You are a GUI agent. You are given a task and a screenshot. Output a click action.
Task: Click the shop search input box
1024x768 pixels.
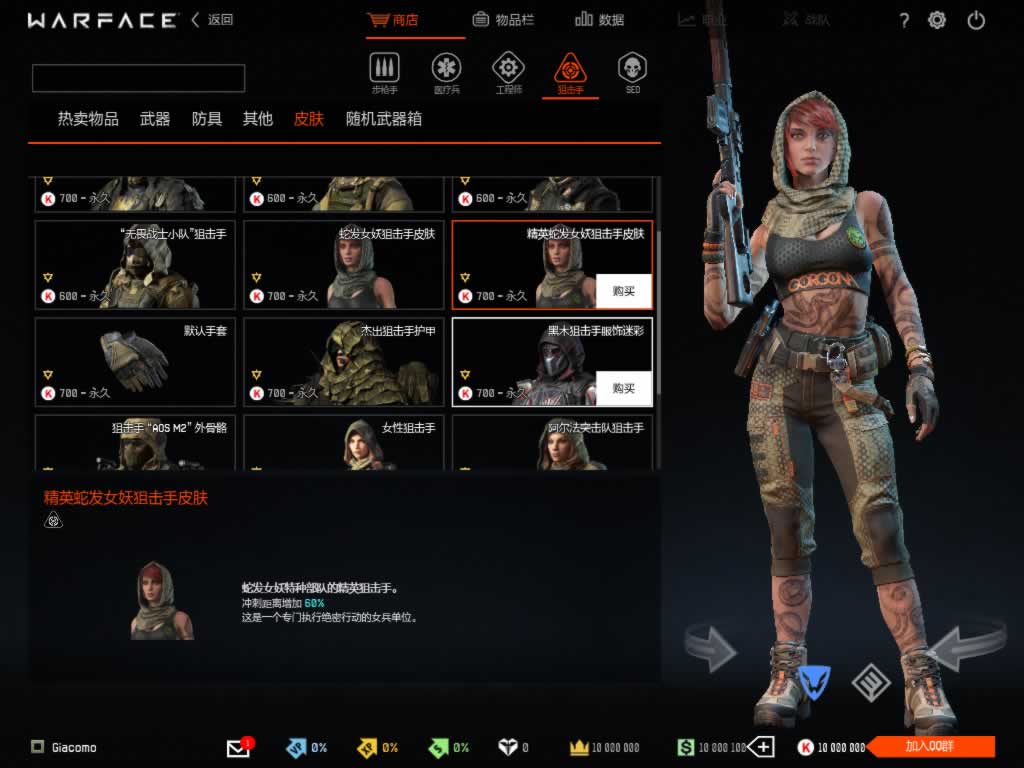[139, 78]
